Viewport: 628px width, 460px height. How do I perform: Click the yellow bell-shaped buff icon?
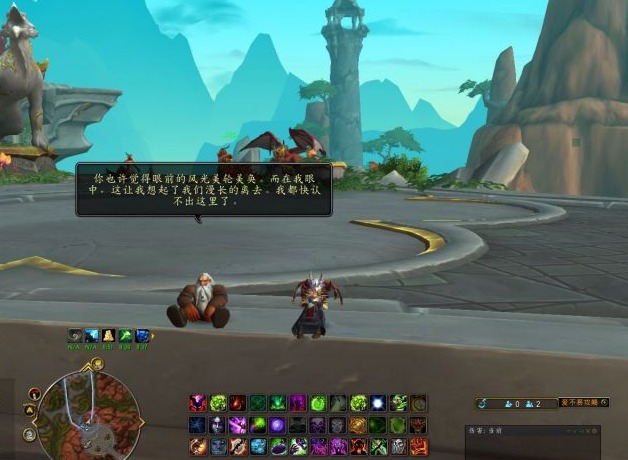click(x=108, y=336)
